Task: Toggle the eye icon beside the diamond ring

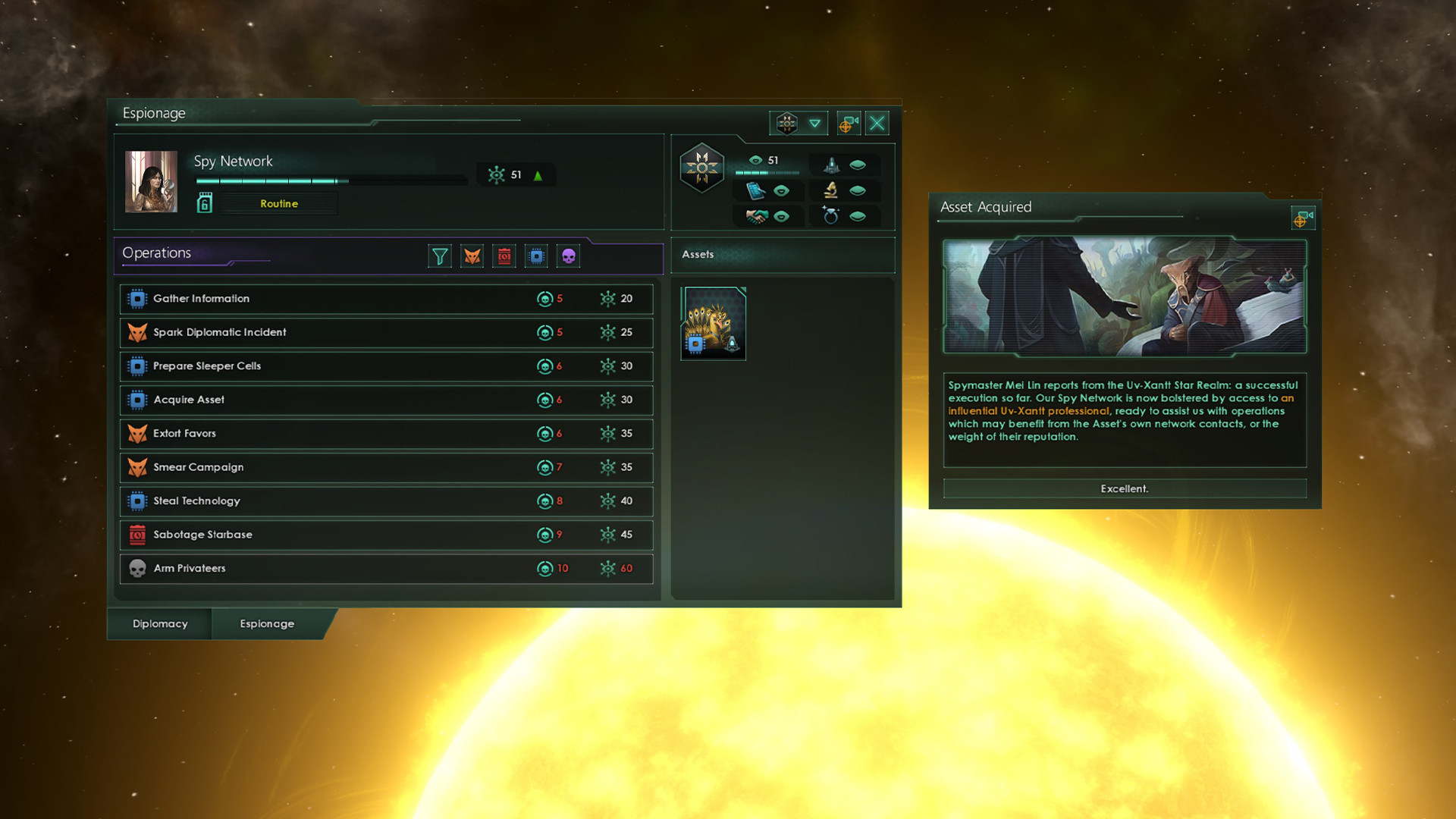Action: click(858, 216)
